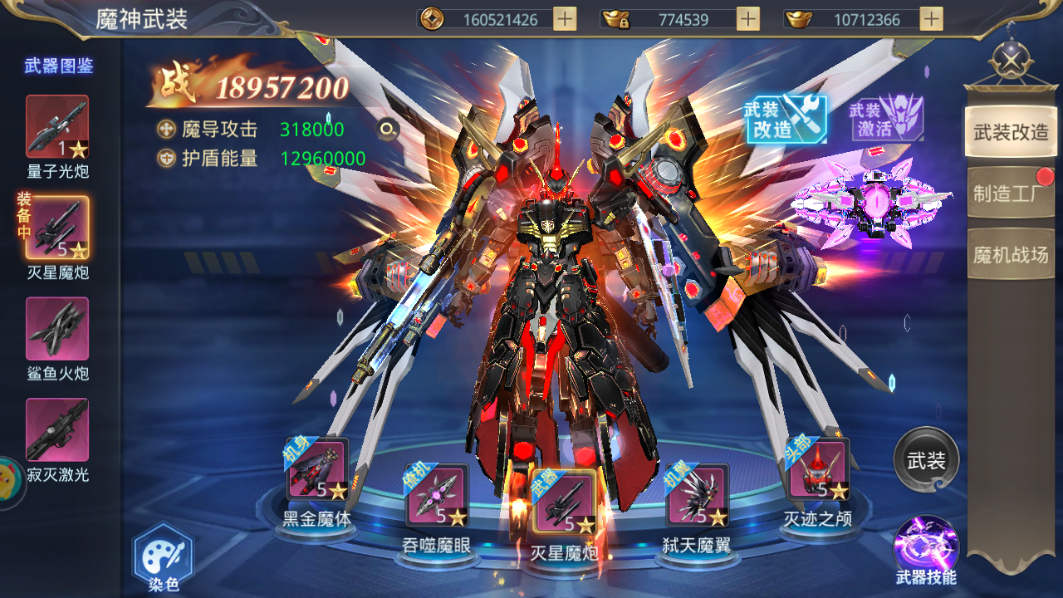1063x598 pixels.
Task: Choose the 灭星魔炮 weapon equipment slot
Action: pos(563,502)
